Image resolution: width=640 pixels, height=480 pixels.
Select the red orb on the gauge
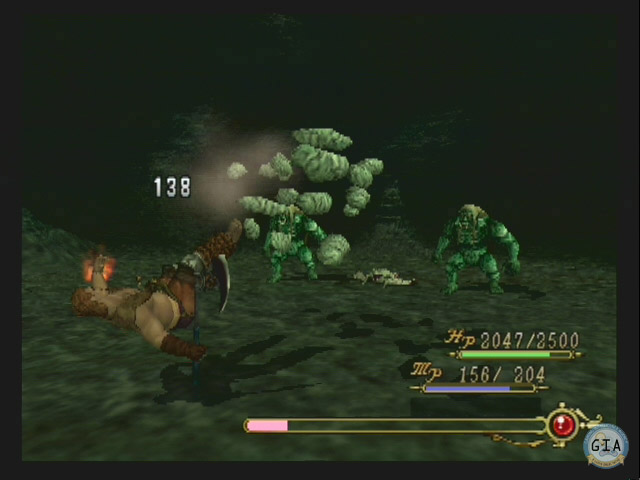click(x=562, y=425)
